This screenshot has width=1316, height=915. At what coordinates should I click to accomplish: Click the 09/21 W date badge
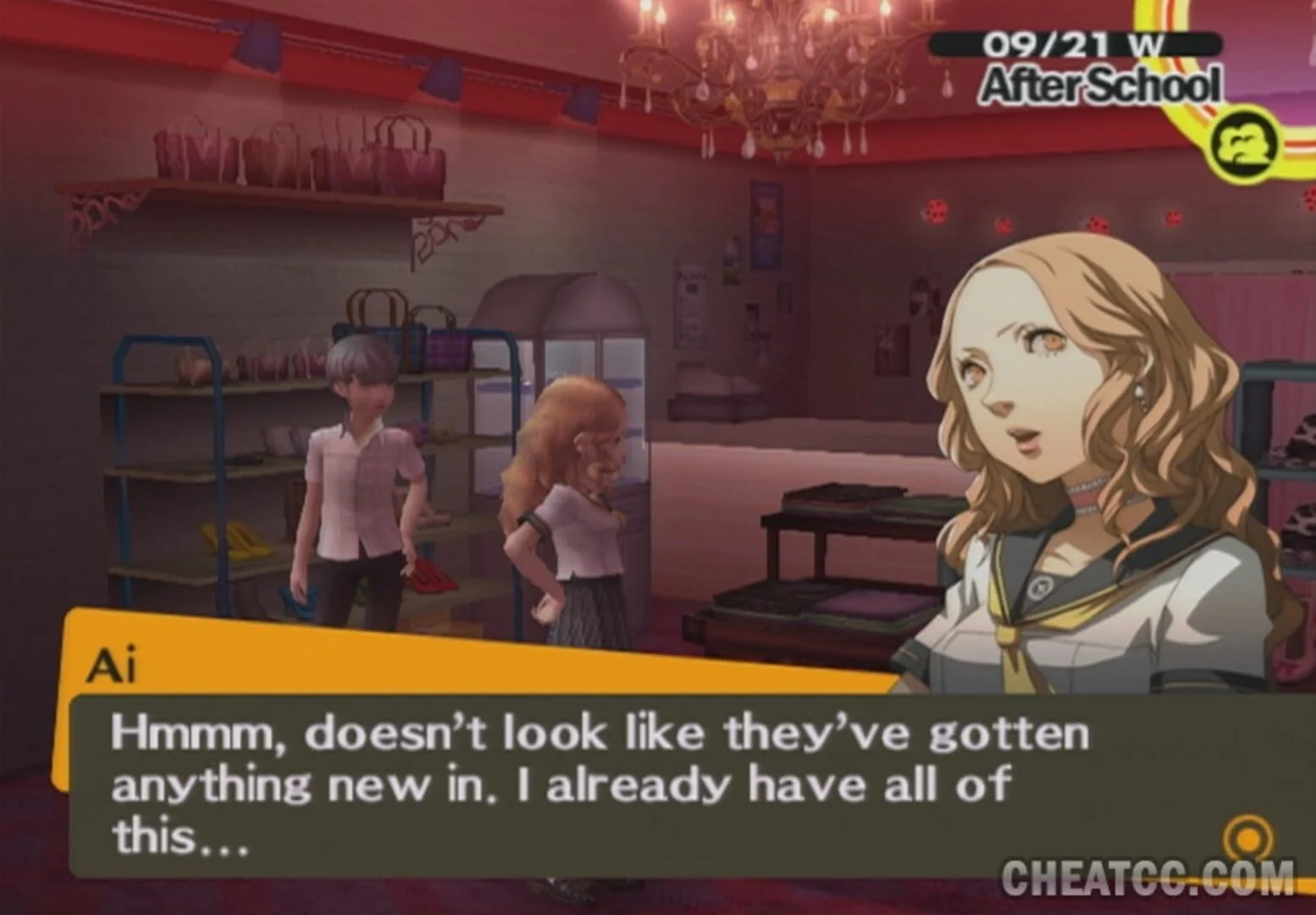[1075, 42]
